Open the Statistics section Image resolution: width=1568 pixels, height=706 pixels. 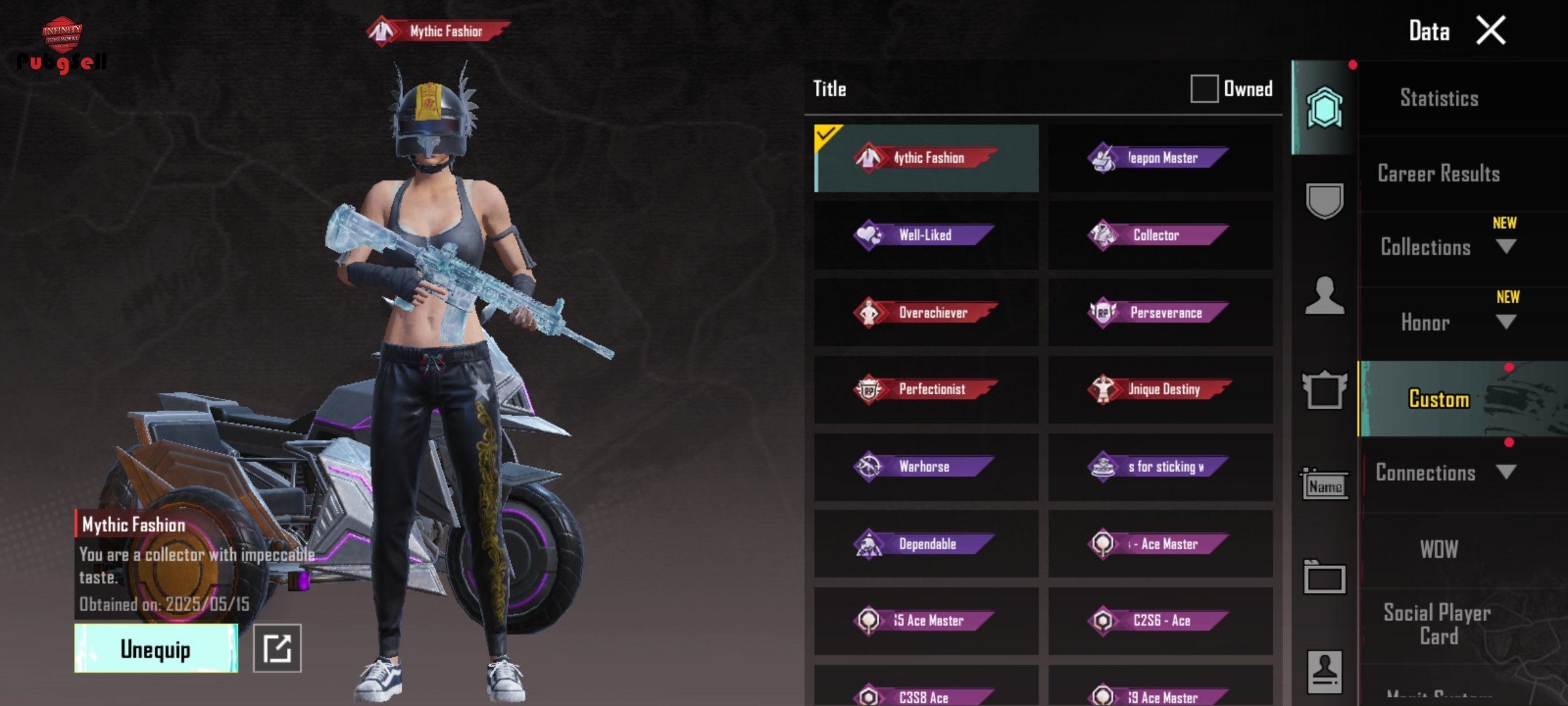[1439, 98]
